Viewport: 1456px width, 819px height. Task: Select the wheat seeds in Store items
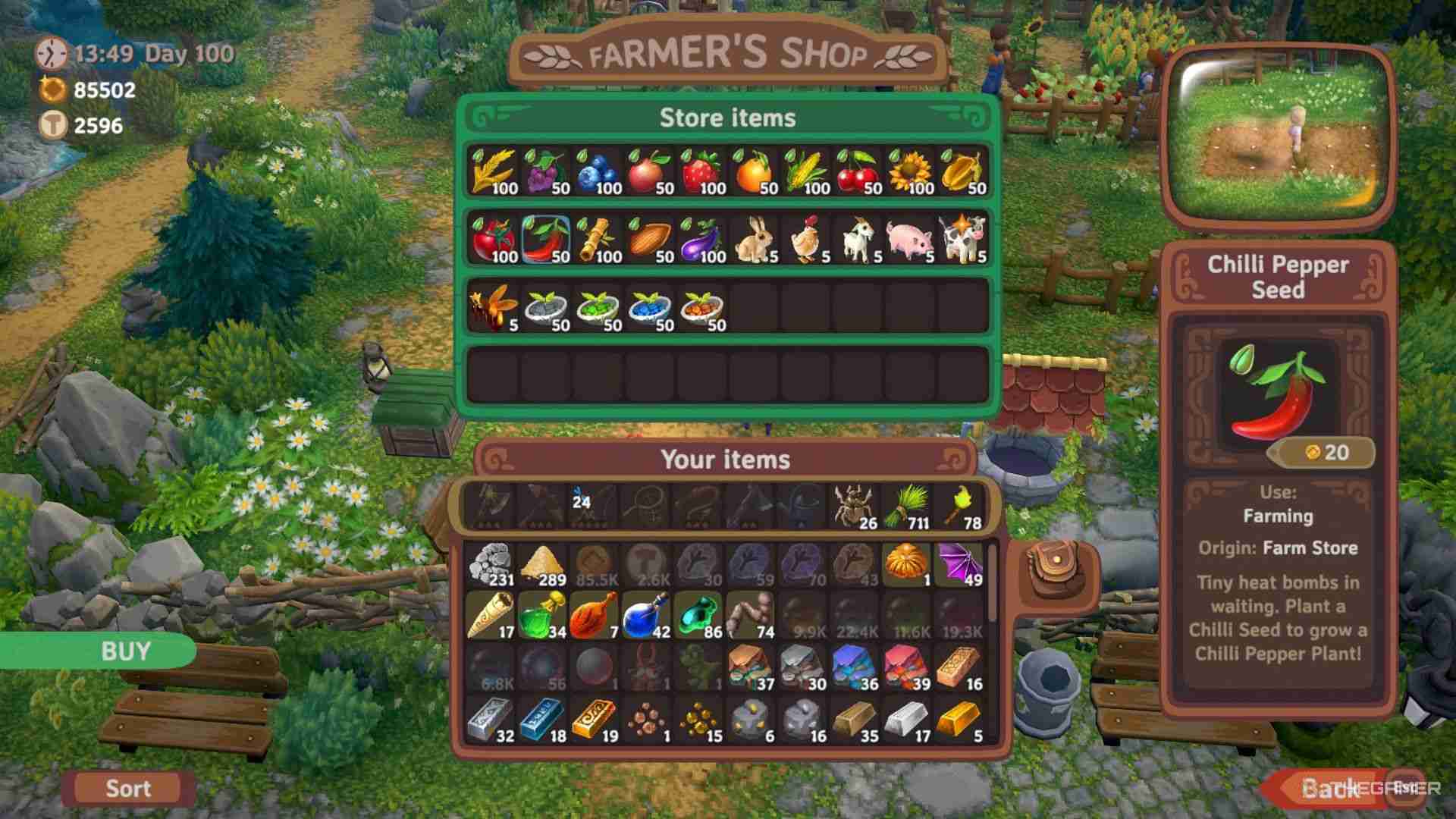(x=494, y=171)
